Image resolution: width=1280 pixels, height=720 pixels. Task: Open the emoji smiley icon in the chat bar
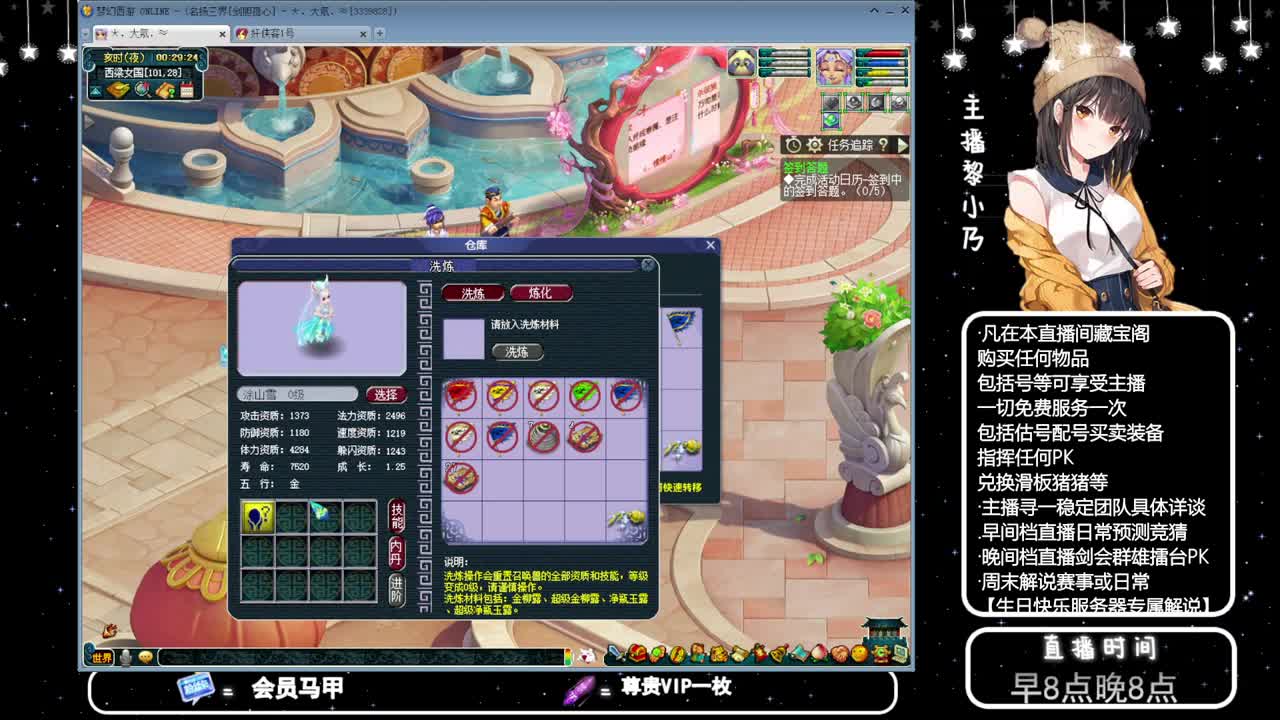point(145,656)
